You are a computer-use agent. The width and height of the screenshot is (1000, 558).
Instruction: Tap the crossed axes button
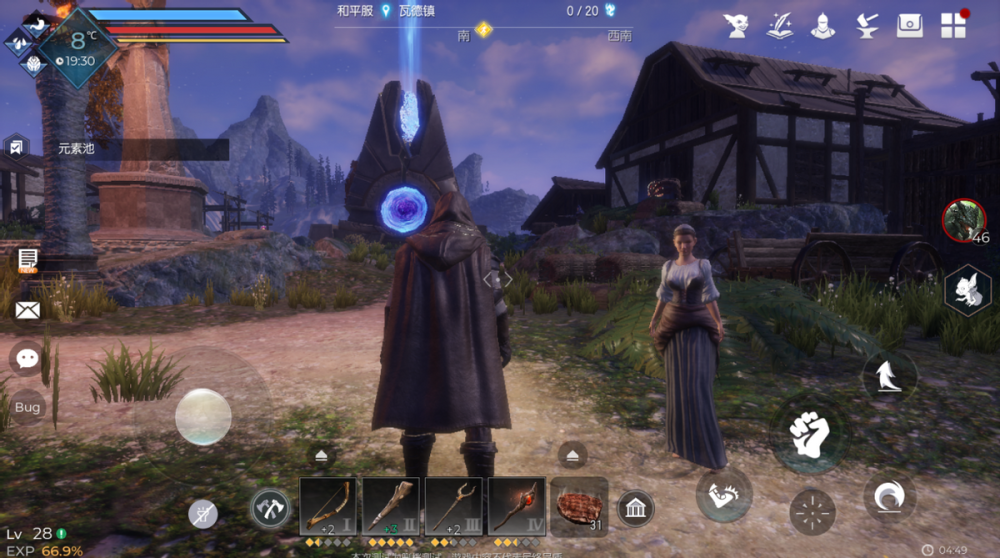(269, 508)
